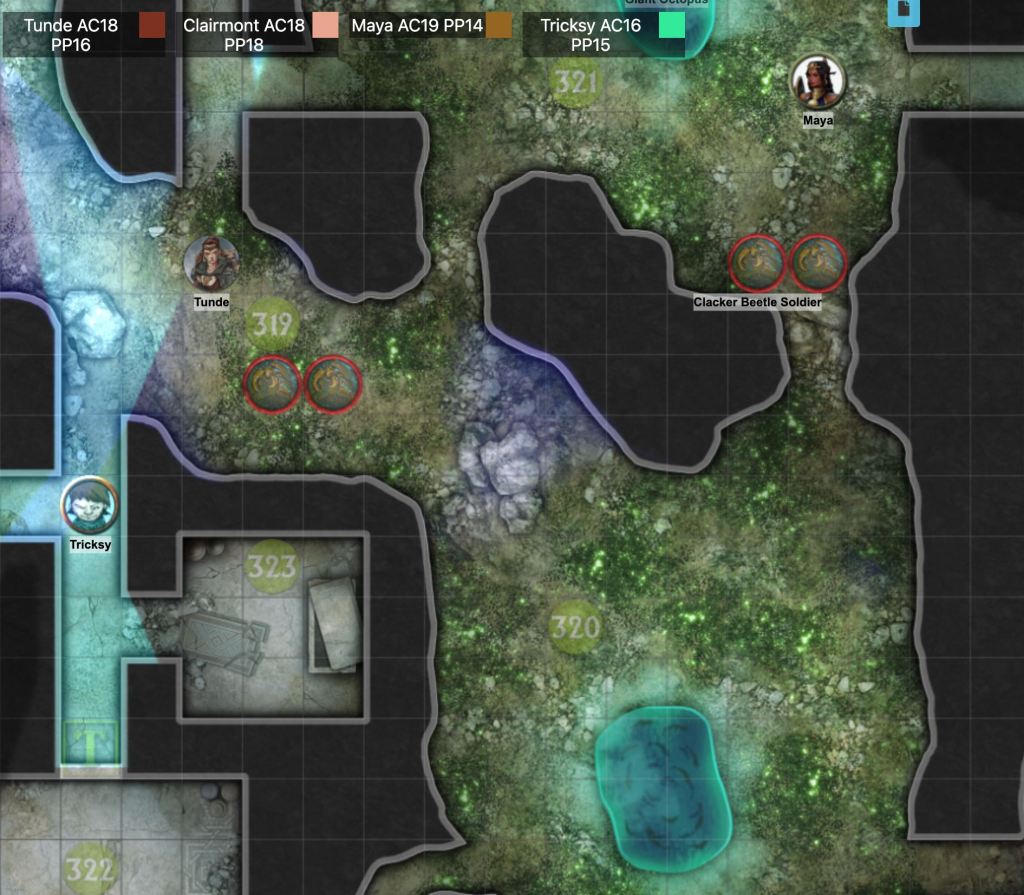Select Tricksy's character token
The image size is (1024, 895).
click(x=90, y=505)
